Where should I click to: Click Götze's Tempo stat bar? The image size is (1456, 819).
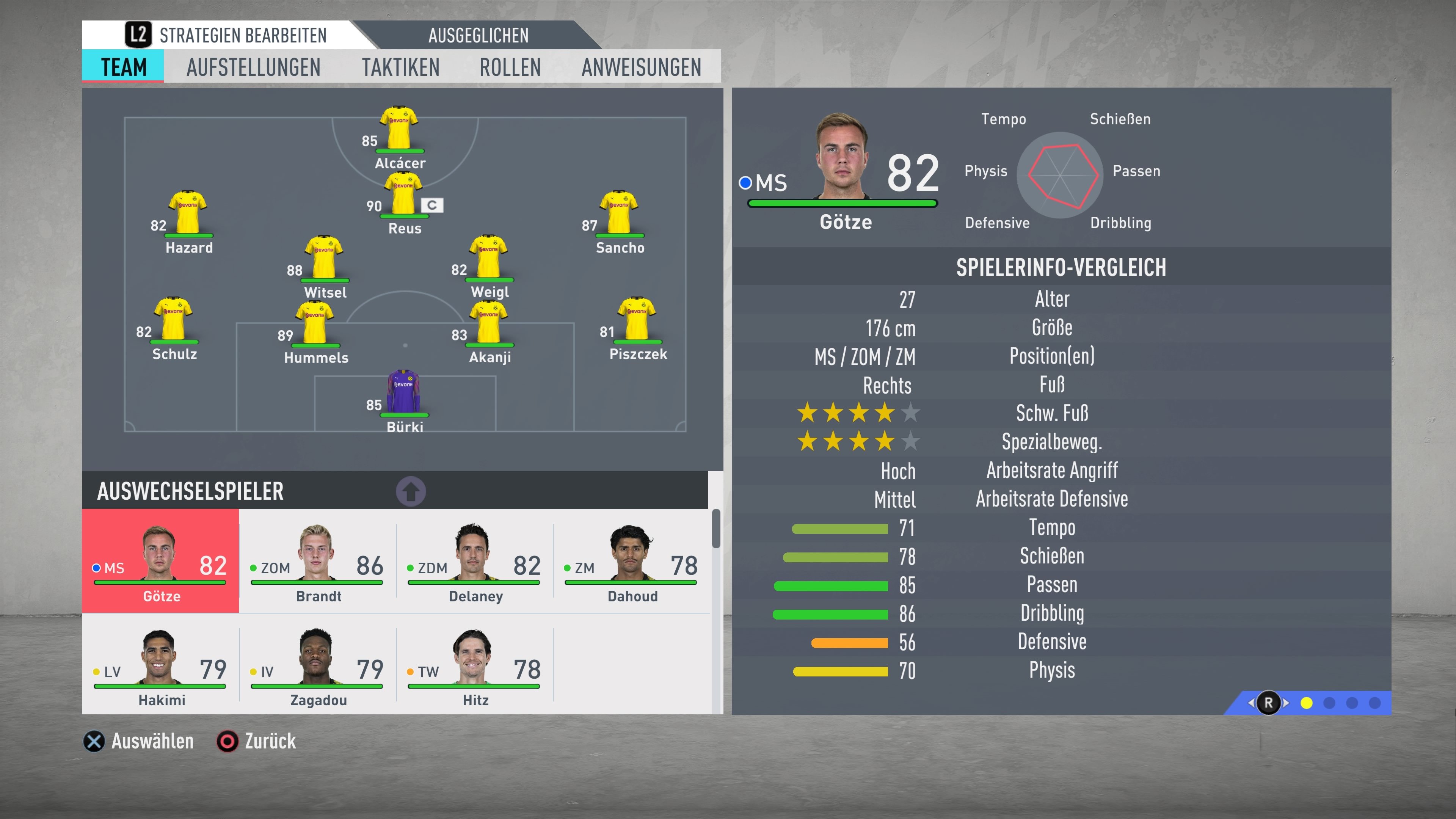839,528
